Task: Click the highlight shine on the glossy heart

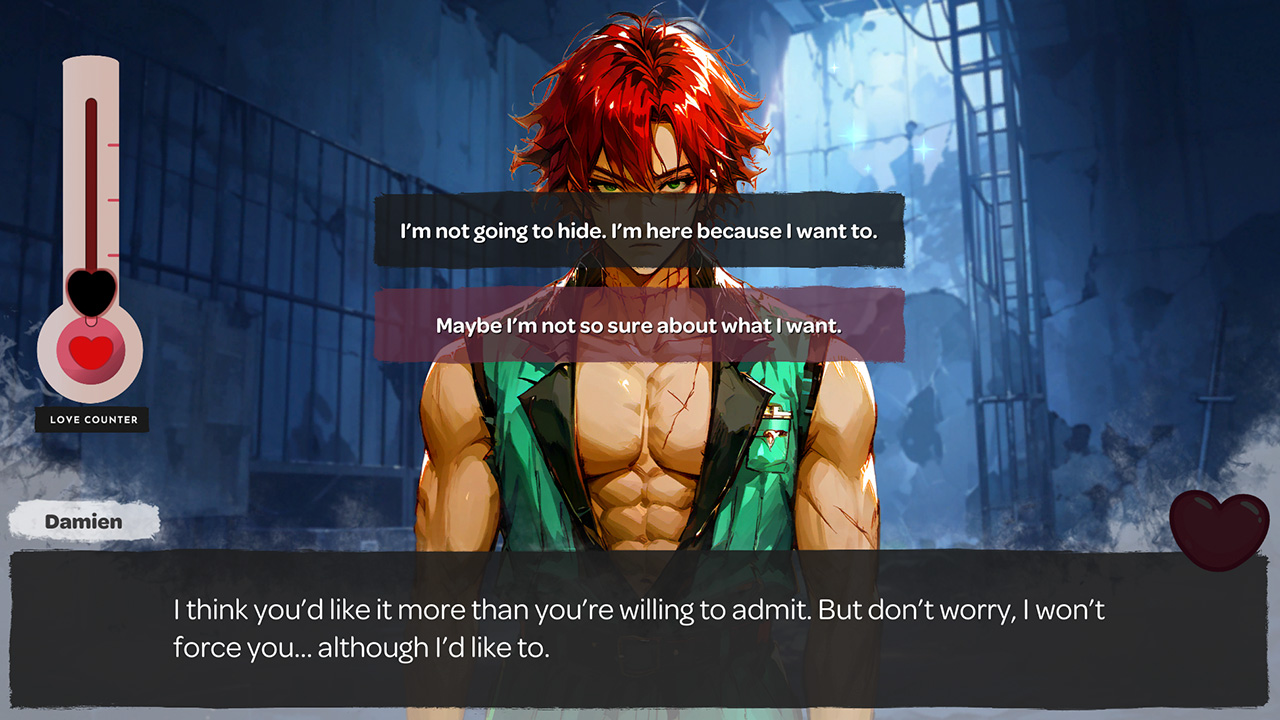Action: click(1203, 503)
